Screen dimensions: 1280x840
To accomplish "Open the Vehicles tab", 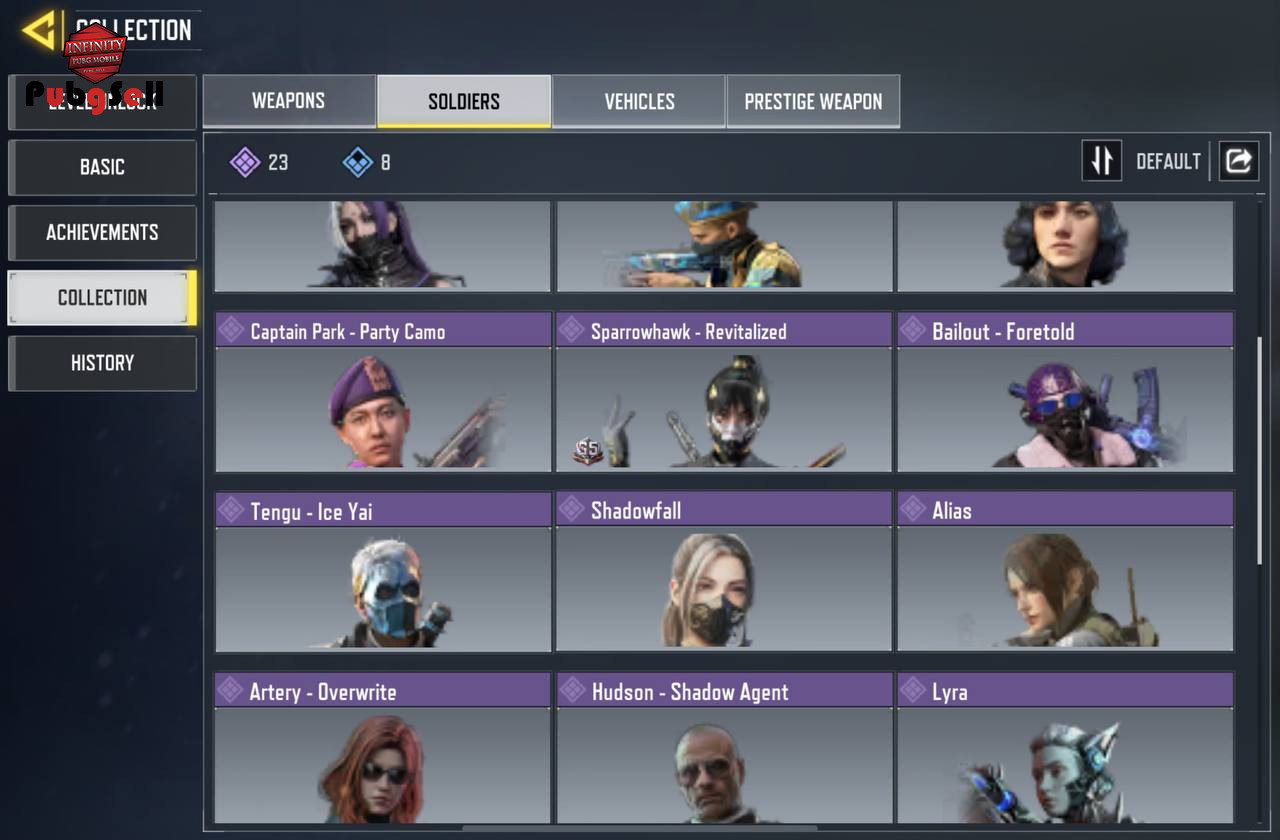I will 639,101.
